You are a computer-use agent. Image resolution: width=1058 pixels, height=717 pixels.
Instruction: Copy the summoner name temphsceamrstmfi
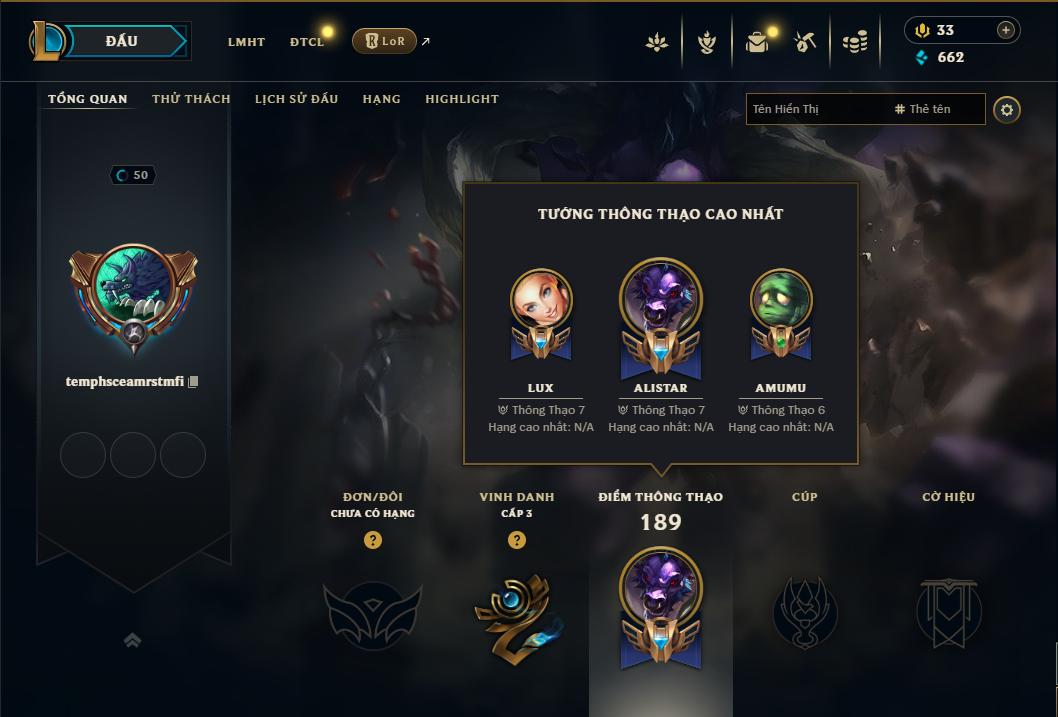point(194,381)
